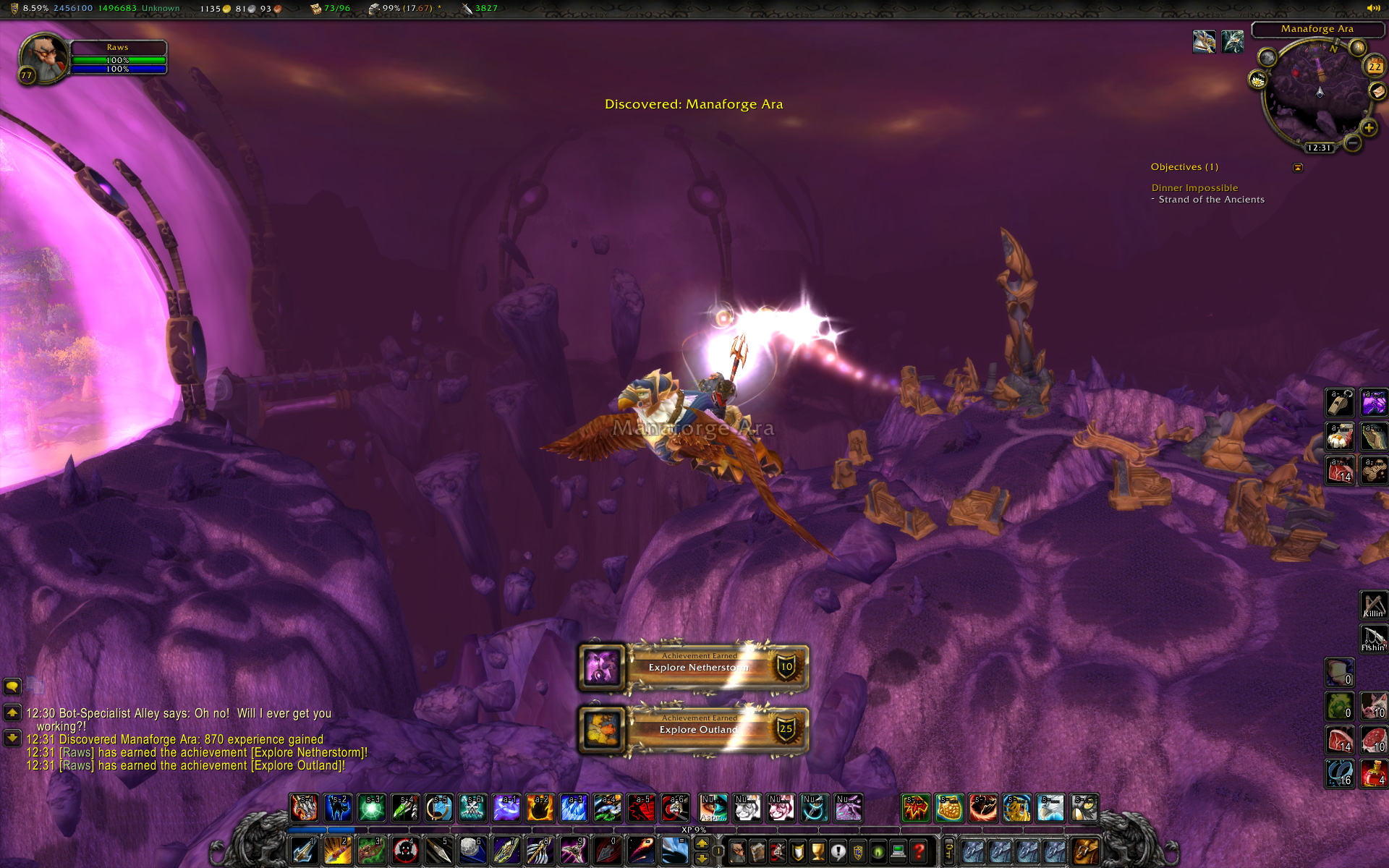Click the minimap zoom-in plus button
This screenshot has width=1389, height=868.
pyautogui.click(x=1368, y=128)
